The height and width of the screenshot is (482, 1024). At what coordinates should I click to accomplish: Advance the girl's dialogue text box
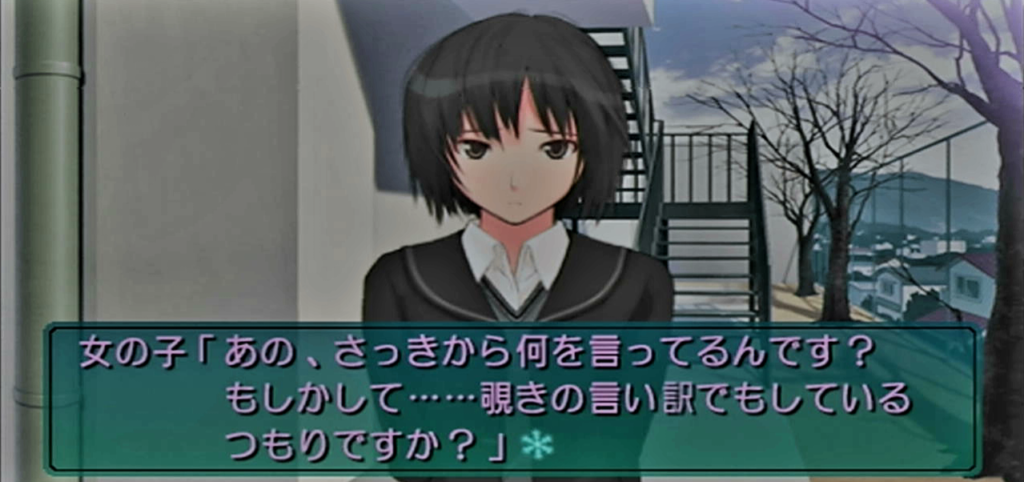tap(510, 398)
